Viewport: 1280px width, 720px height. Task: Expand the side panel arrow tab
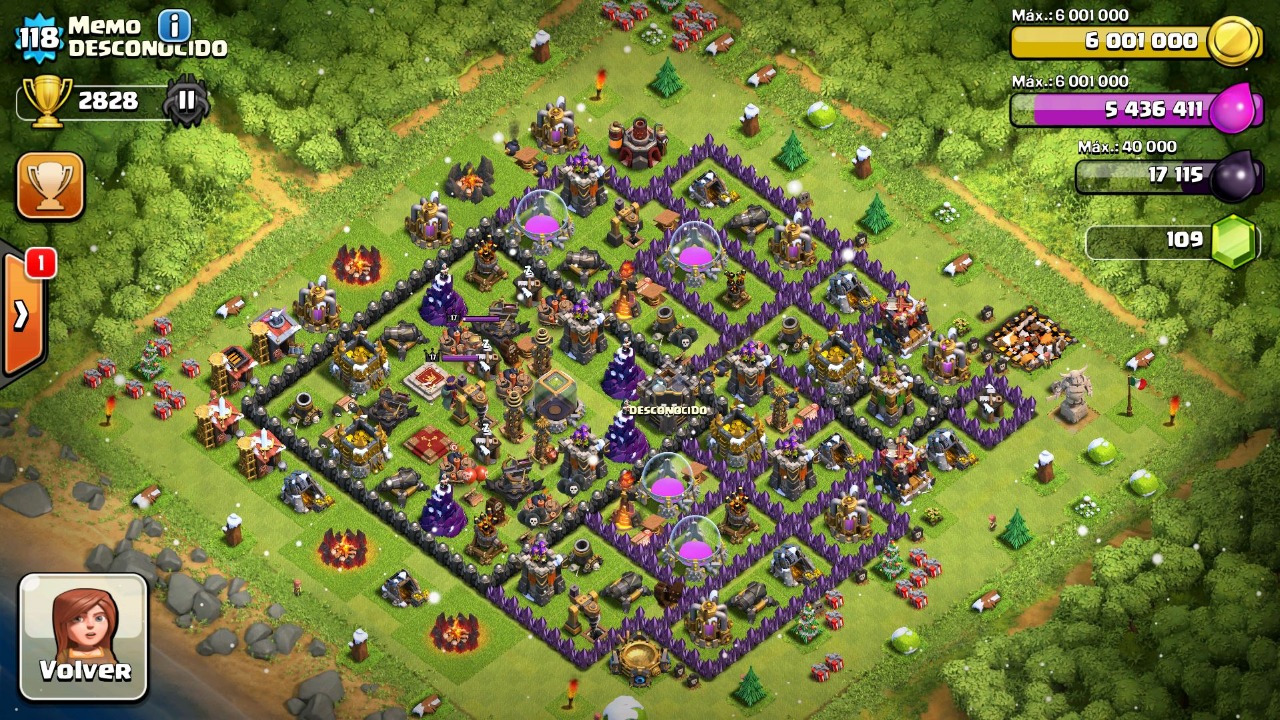coord(21,314)
